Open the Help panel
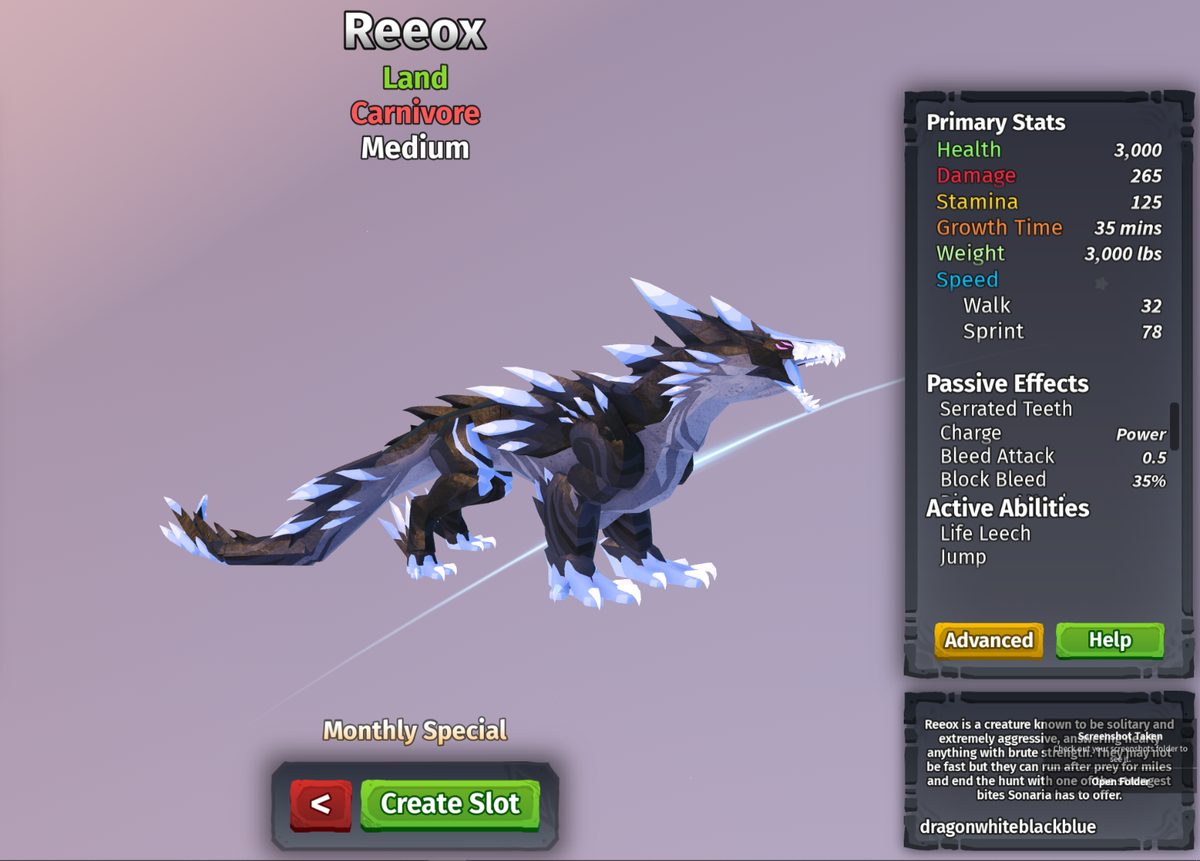This screenshot has width=1200, height=861. coord(1110,640)
